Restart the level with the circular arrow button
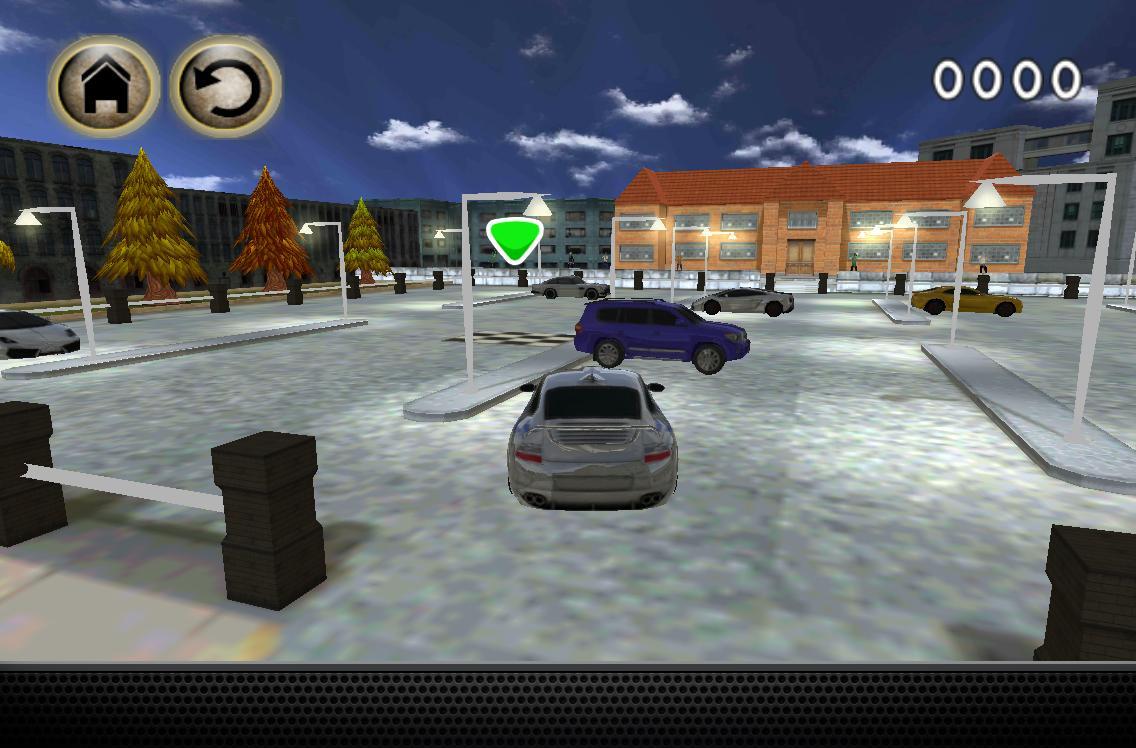Image resolution: width=1136 pixels, height=748 pixels. 225,87
